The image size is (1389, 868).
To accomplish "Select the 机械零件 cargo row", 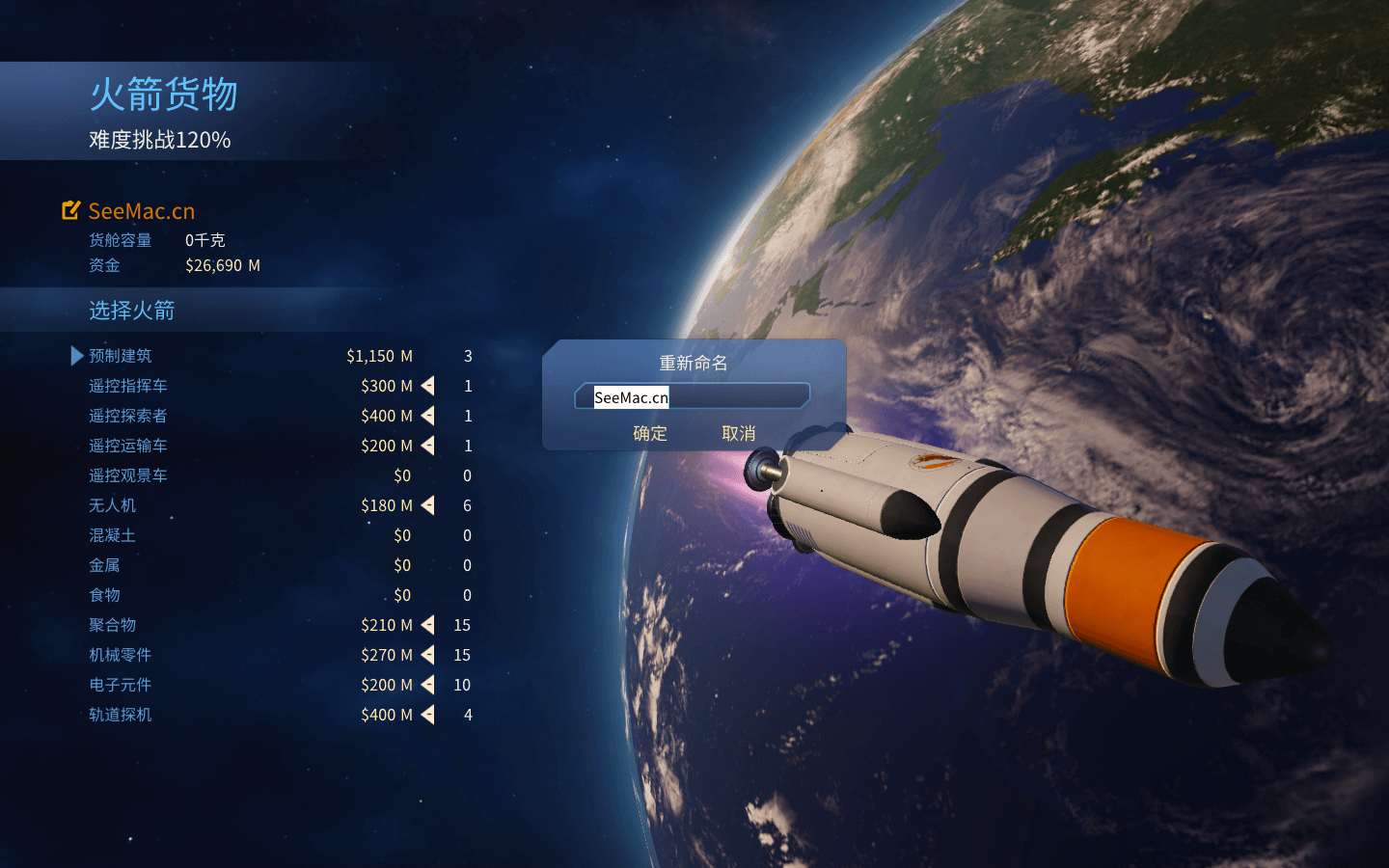I will click(121, 655).
